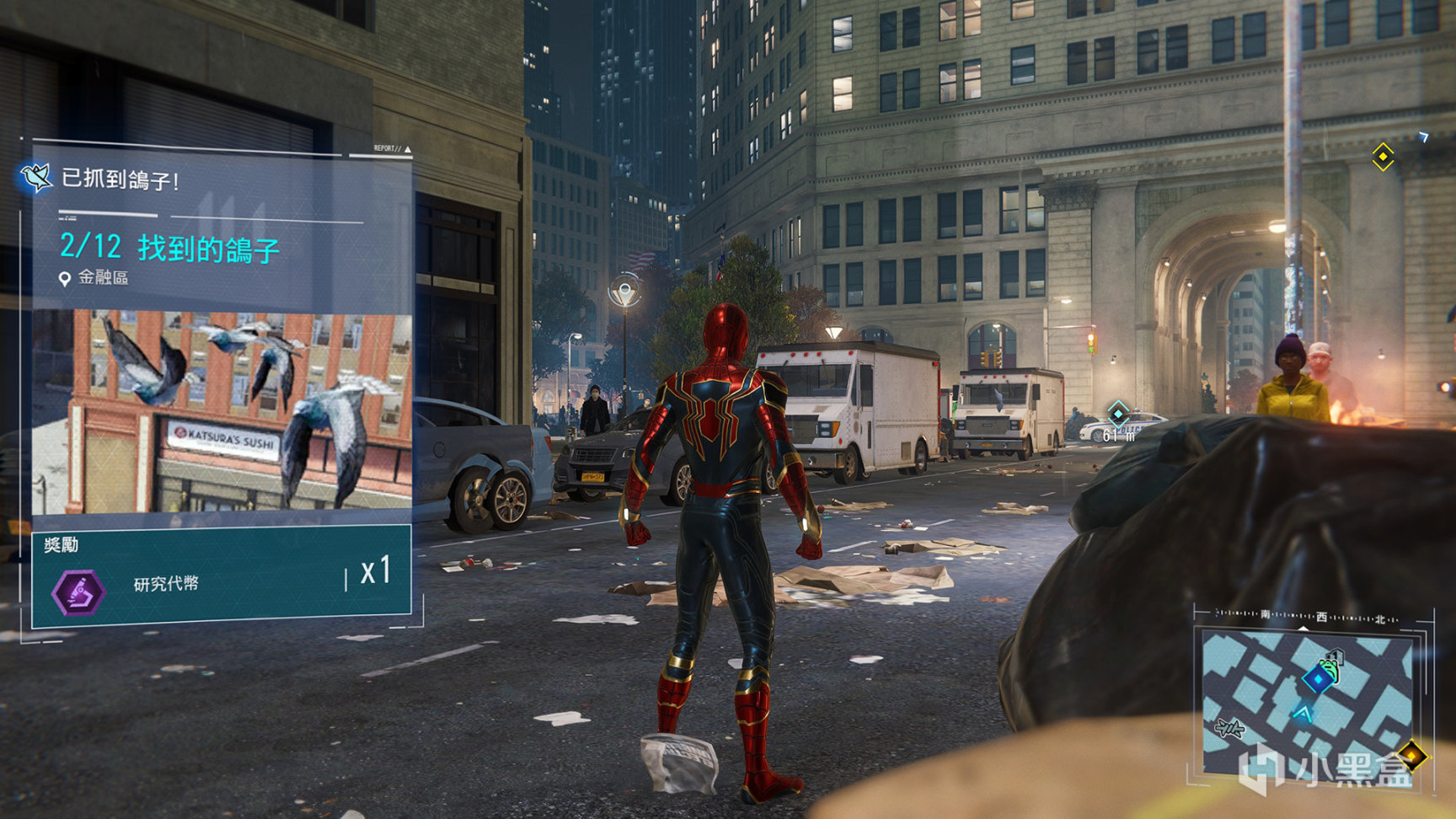Click the green backpack icon on the minimap
The height and width of the screenshot is (819, 1456).
pyautogui.click(x=1330, y=666)
